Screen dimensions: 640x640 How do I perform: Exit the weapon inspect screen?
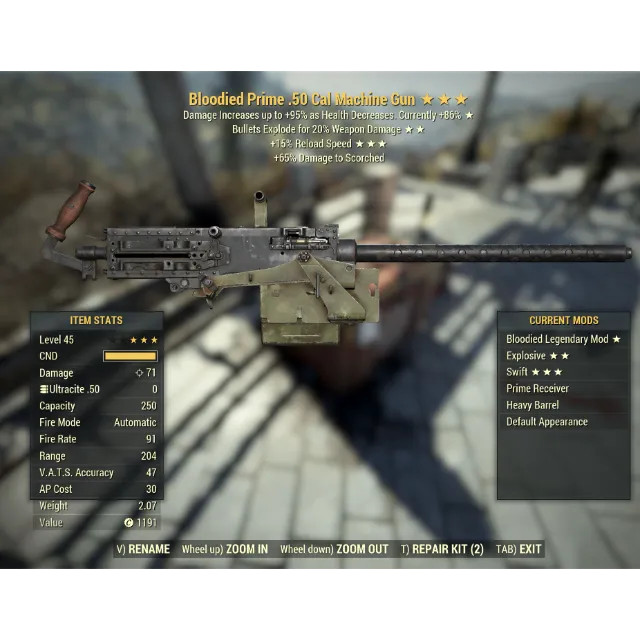[519, 549]
